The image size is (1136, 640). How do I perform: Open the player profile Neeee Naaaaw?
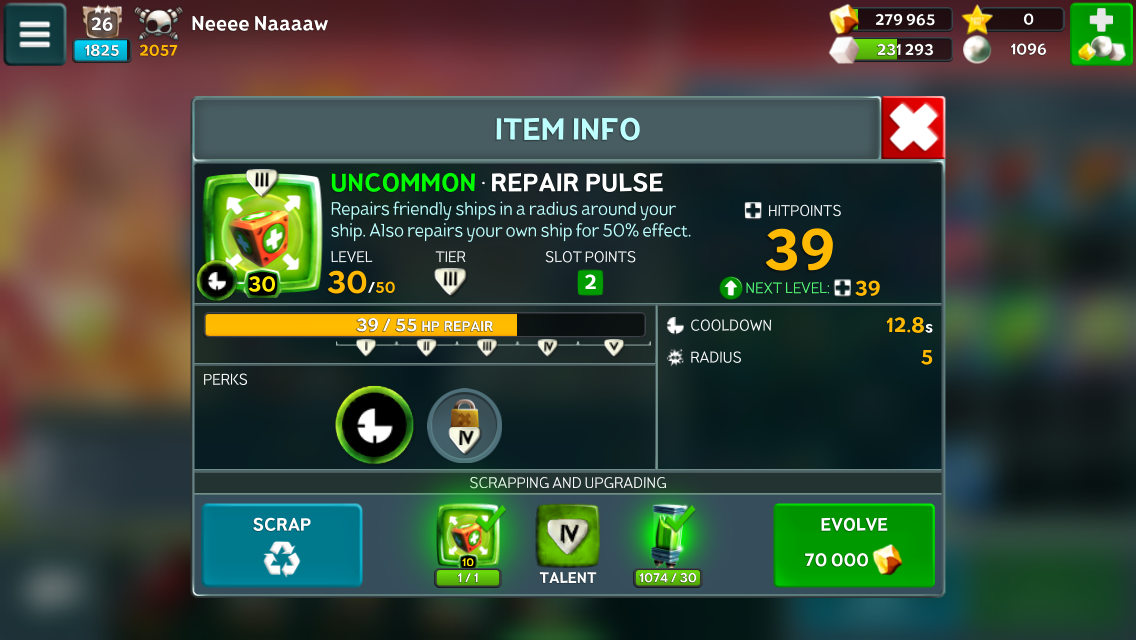tap(259, 23)
